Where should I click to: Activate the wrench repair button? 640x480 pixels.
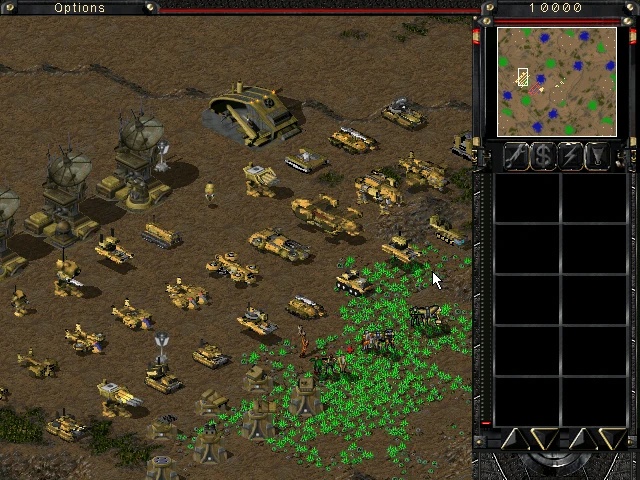(516, 155)
